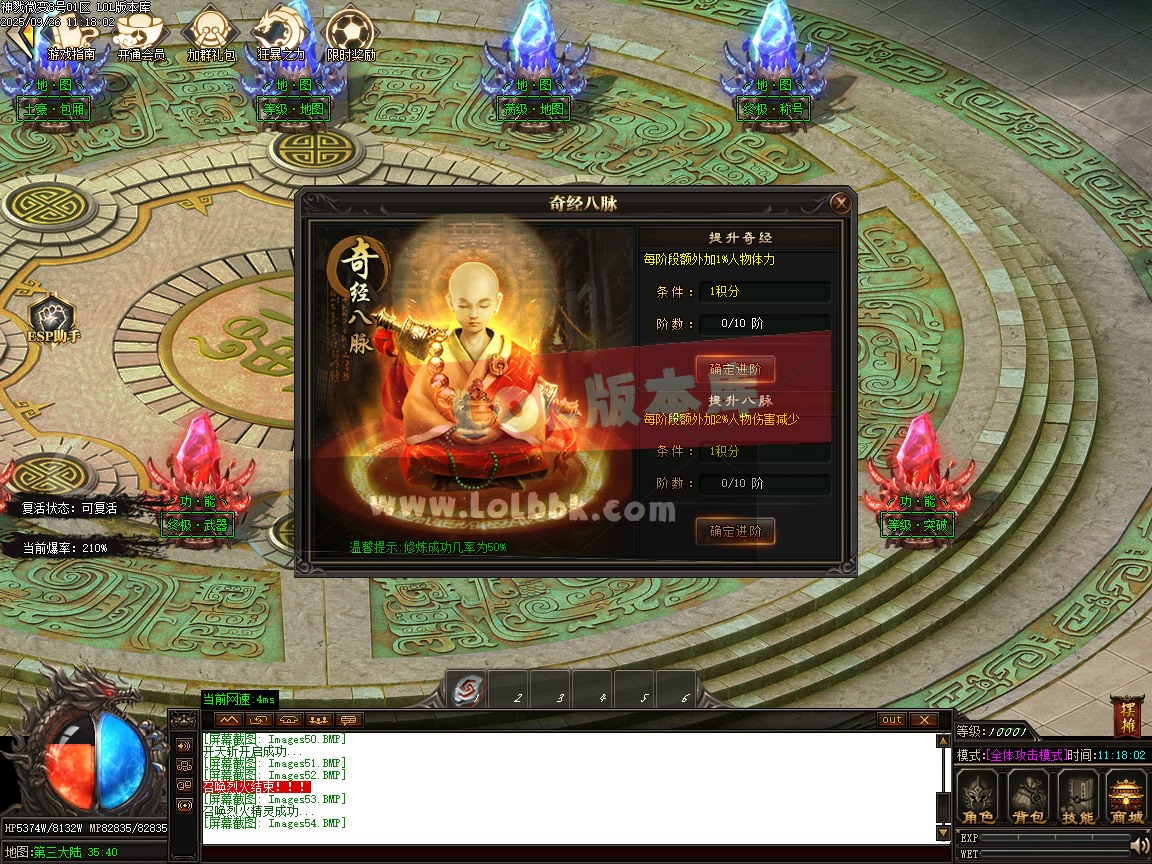Change the 全体攻击模式 attack mode
The height and width of the screenshot is (864, 1152).
(x=1026, y=755)
